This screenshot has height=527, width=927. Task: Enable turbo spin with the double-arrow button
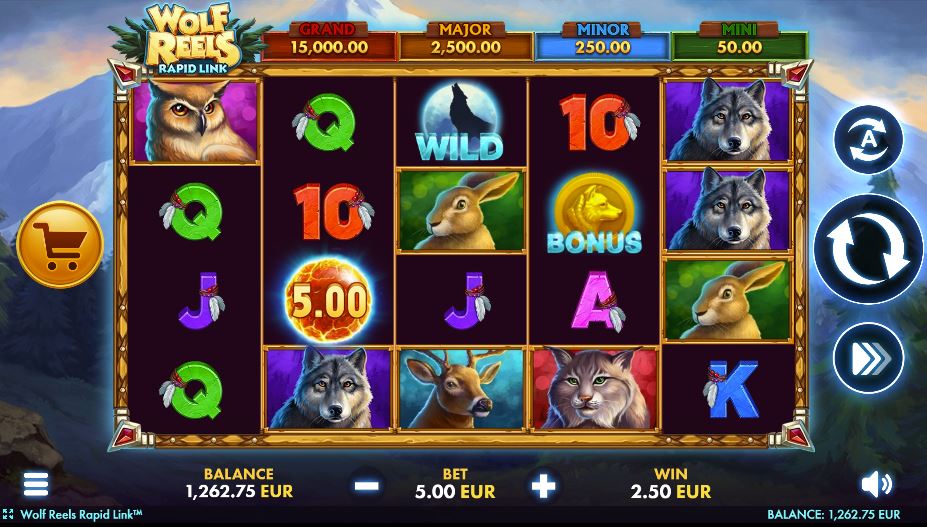coord(867,357)
